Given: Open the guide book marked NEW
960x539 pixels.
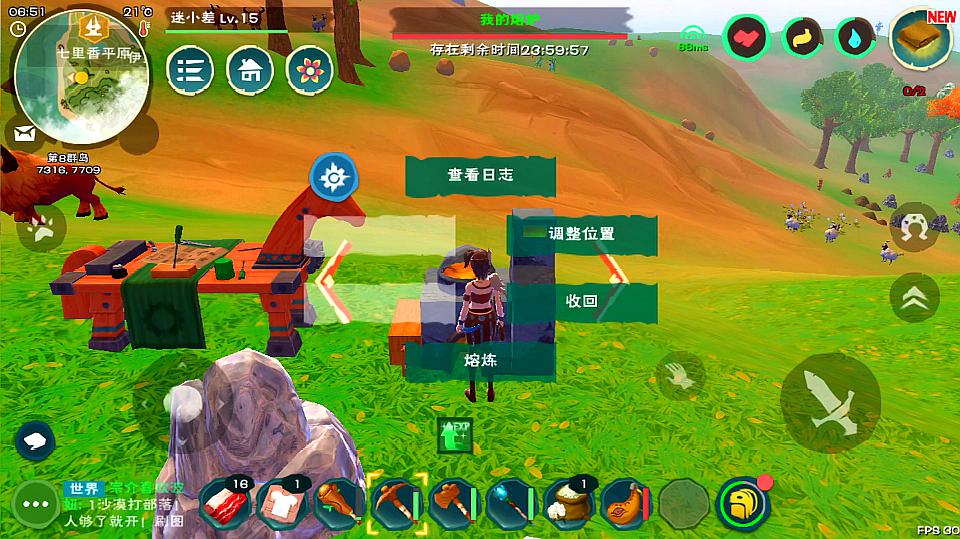Looking at the screenshot, I should pos(920,40).
